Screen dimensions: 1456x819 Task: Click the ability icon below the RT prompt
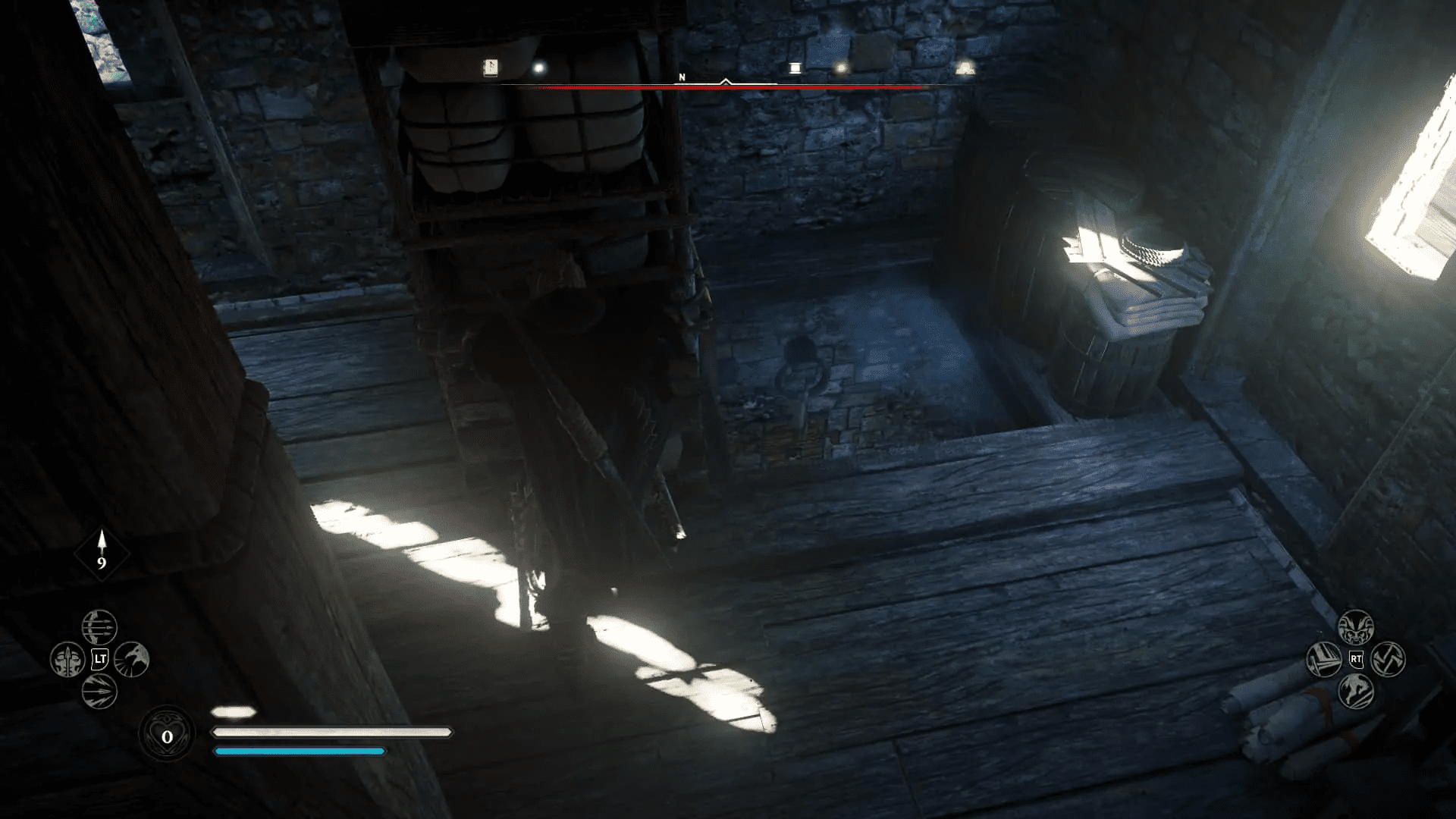point(1355,691)
